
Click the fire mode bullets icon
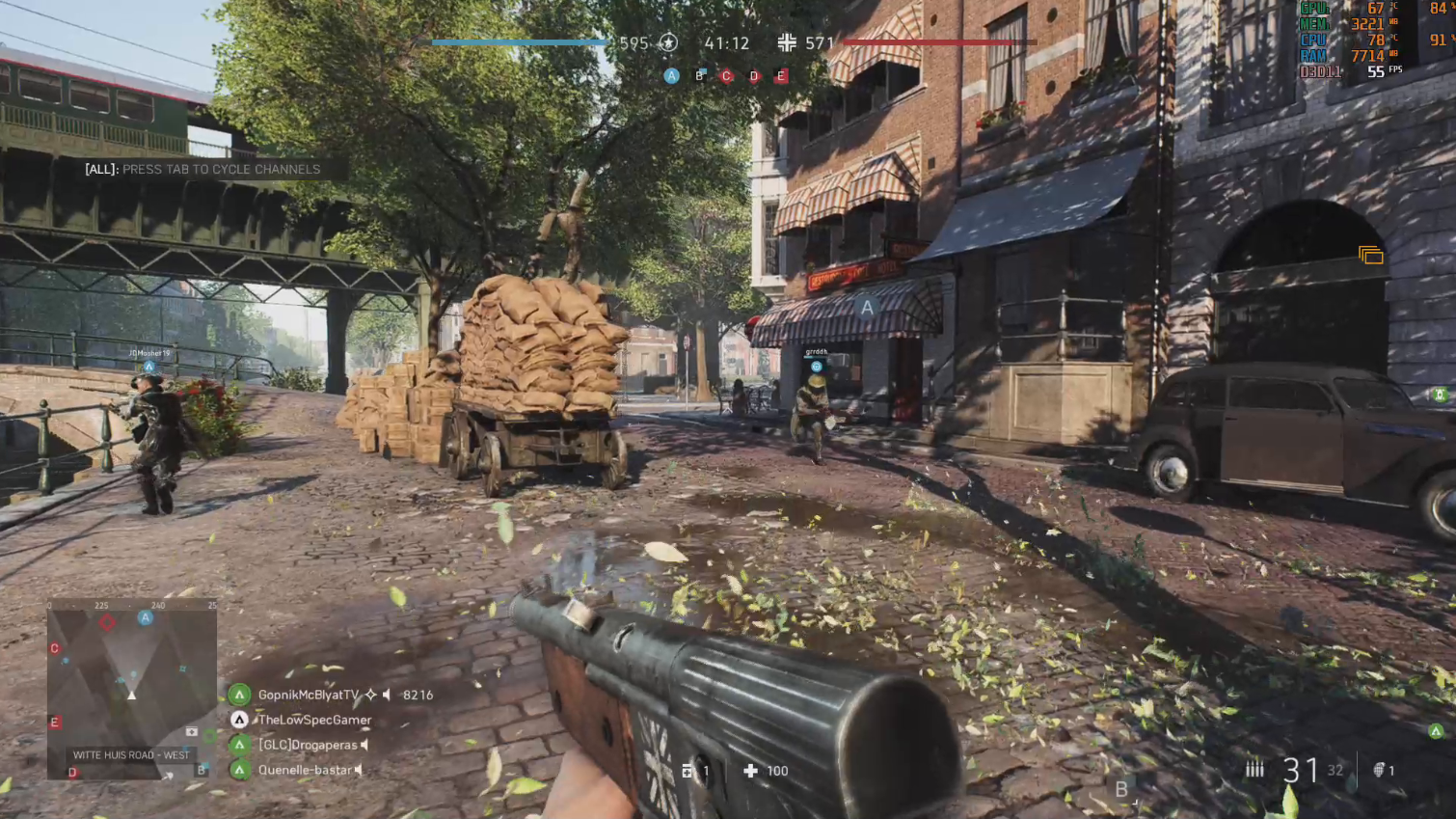1254,769
